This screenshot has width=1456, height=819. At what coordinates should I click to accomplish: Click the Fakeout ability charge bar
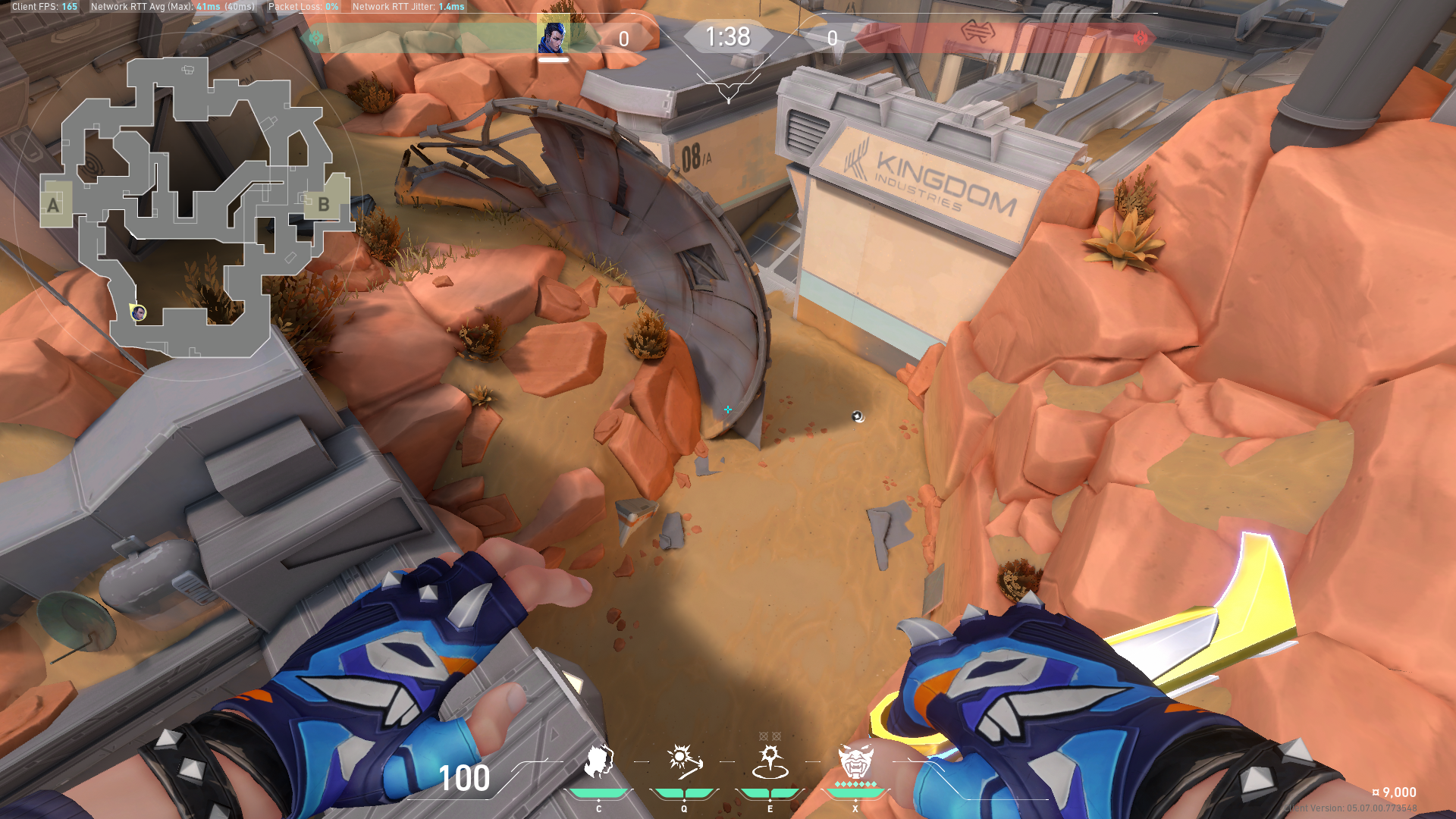click(599, 792)
